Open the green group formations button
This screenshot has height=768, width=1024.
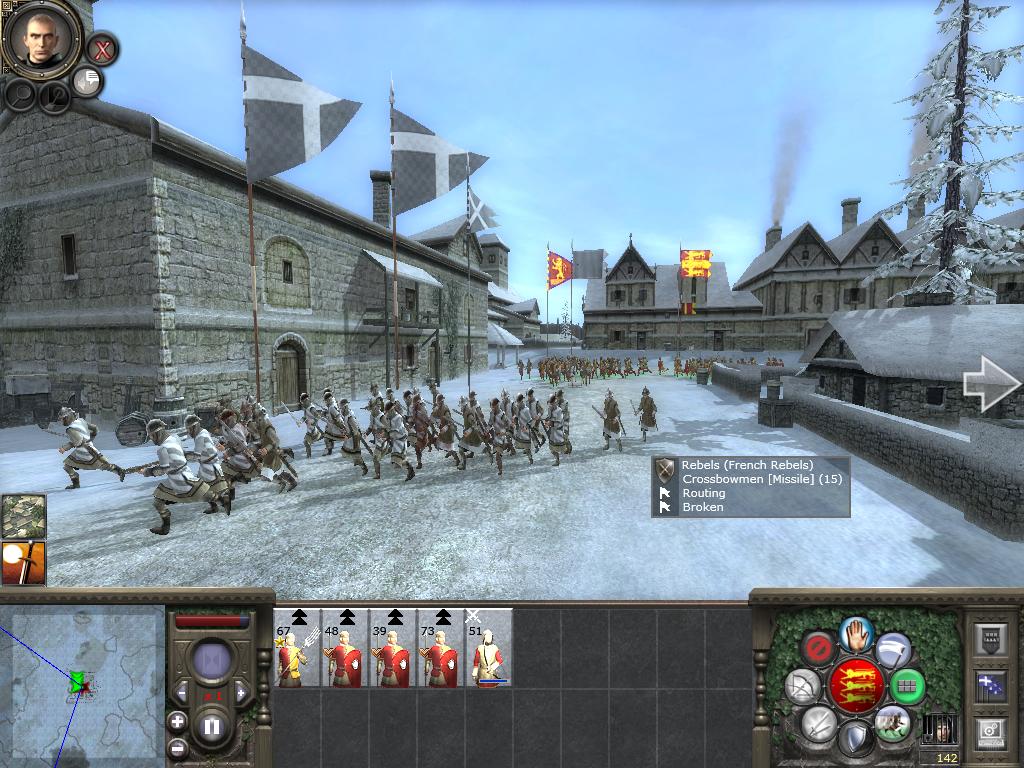pos(906,687)
